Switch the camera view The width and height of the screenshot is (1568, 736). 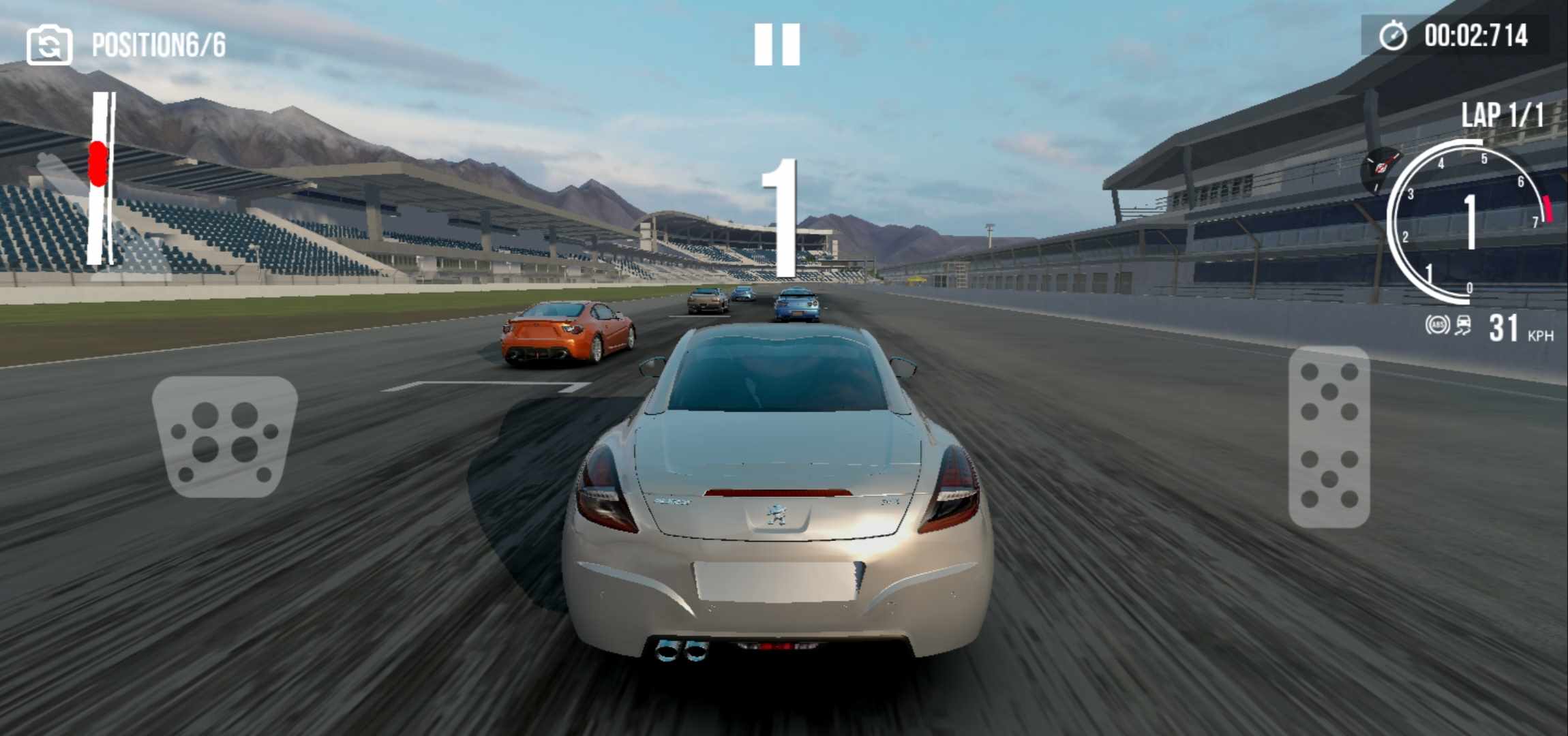click(49, 45)
